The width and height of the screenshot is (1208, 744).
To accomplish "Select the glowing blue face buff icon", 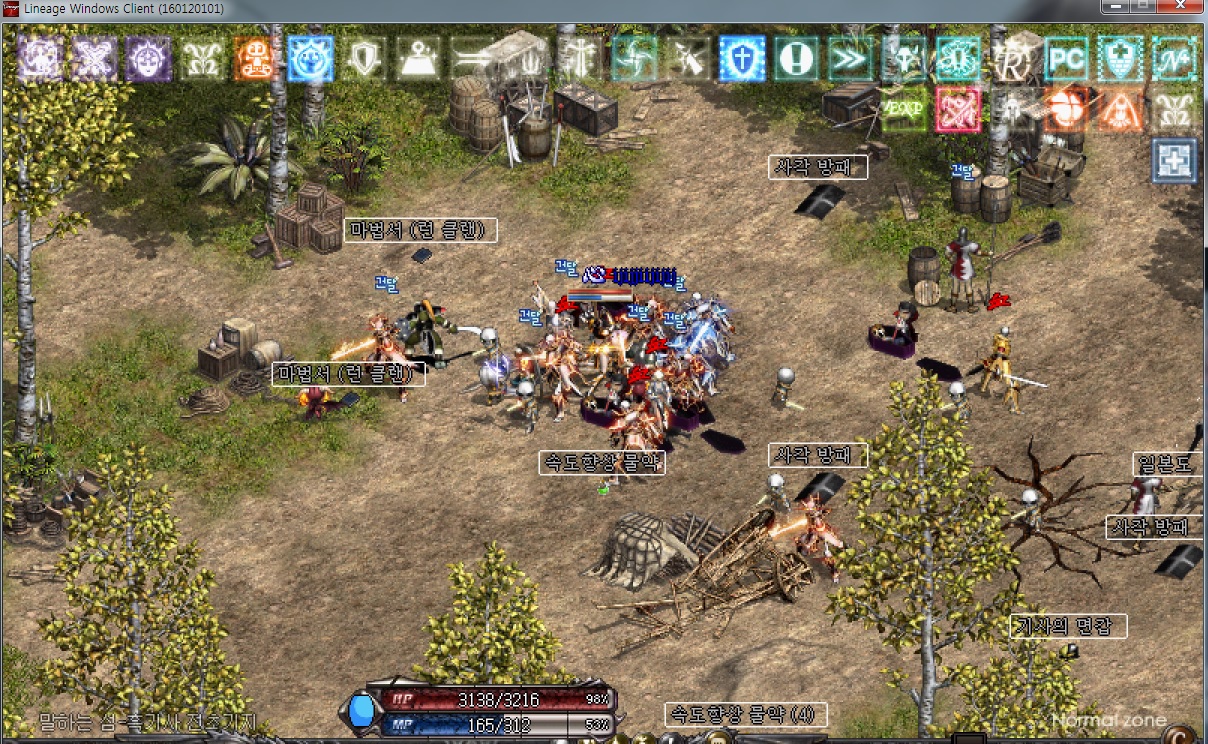I will pos(310,59).
